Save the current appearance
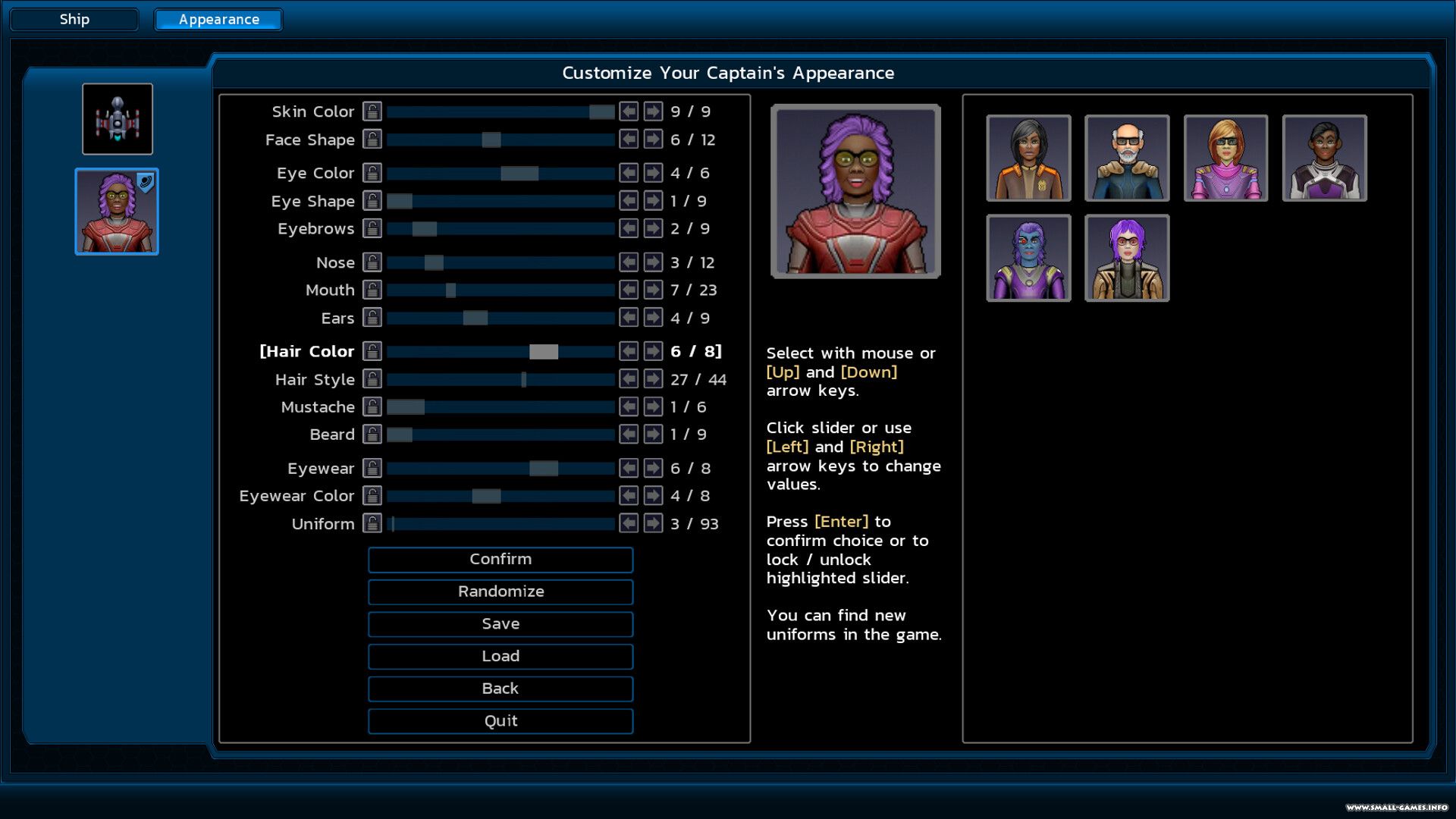This screenshot has height=819, width=1456. (500, 624)
